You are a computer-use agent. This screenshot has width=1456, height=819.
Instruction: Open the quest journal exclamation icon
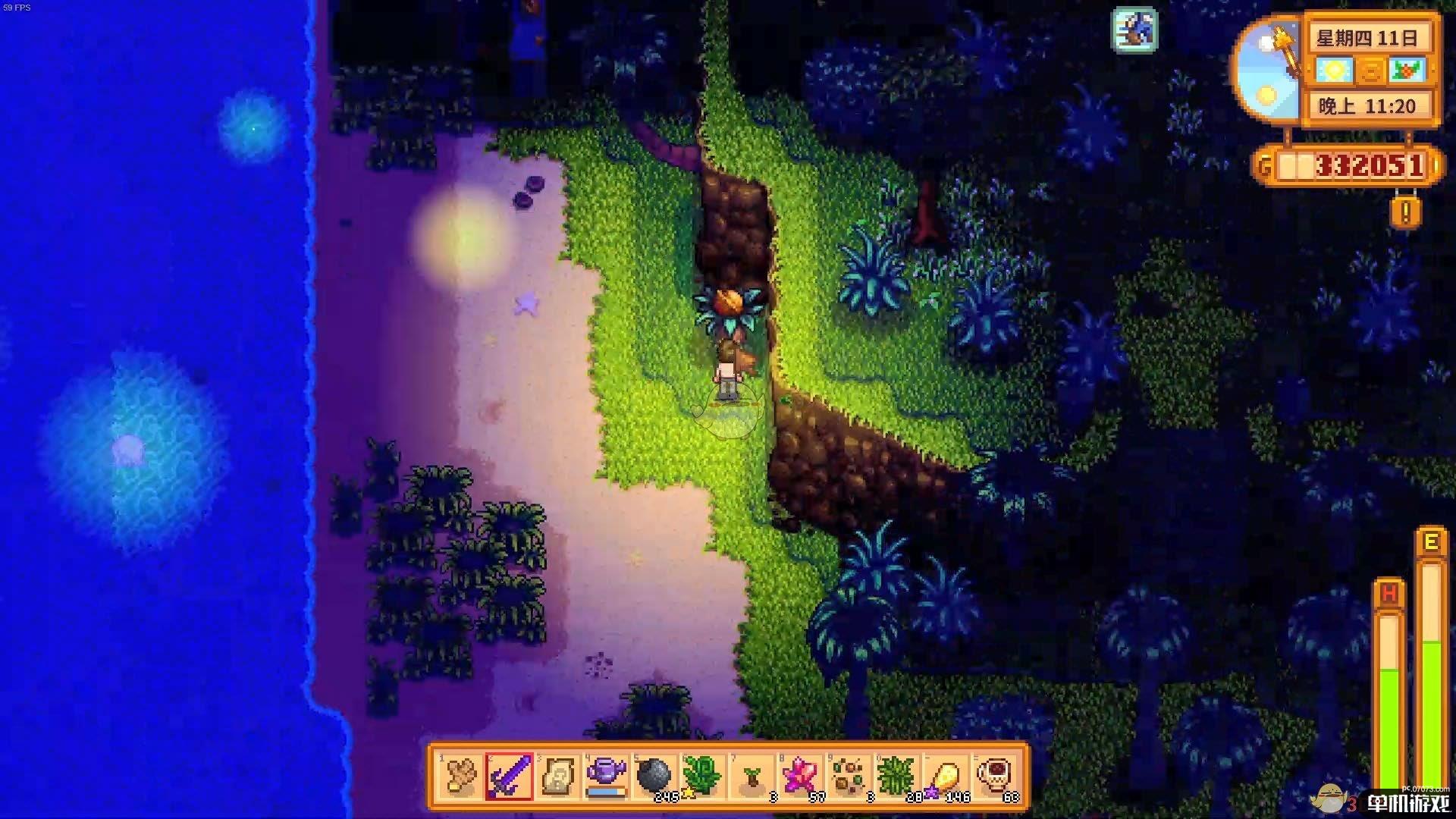tap(1406, 213)
